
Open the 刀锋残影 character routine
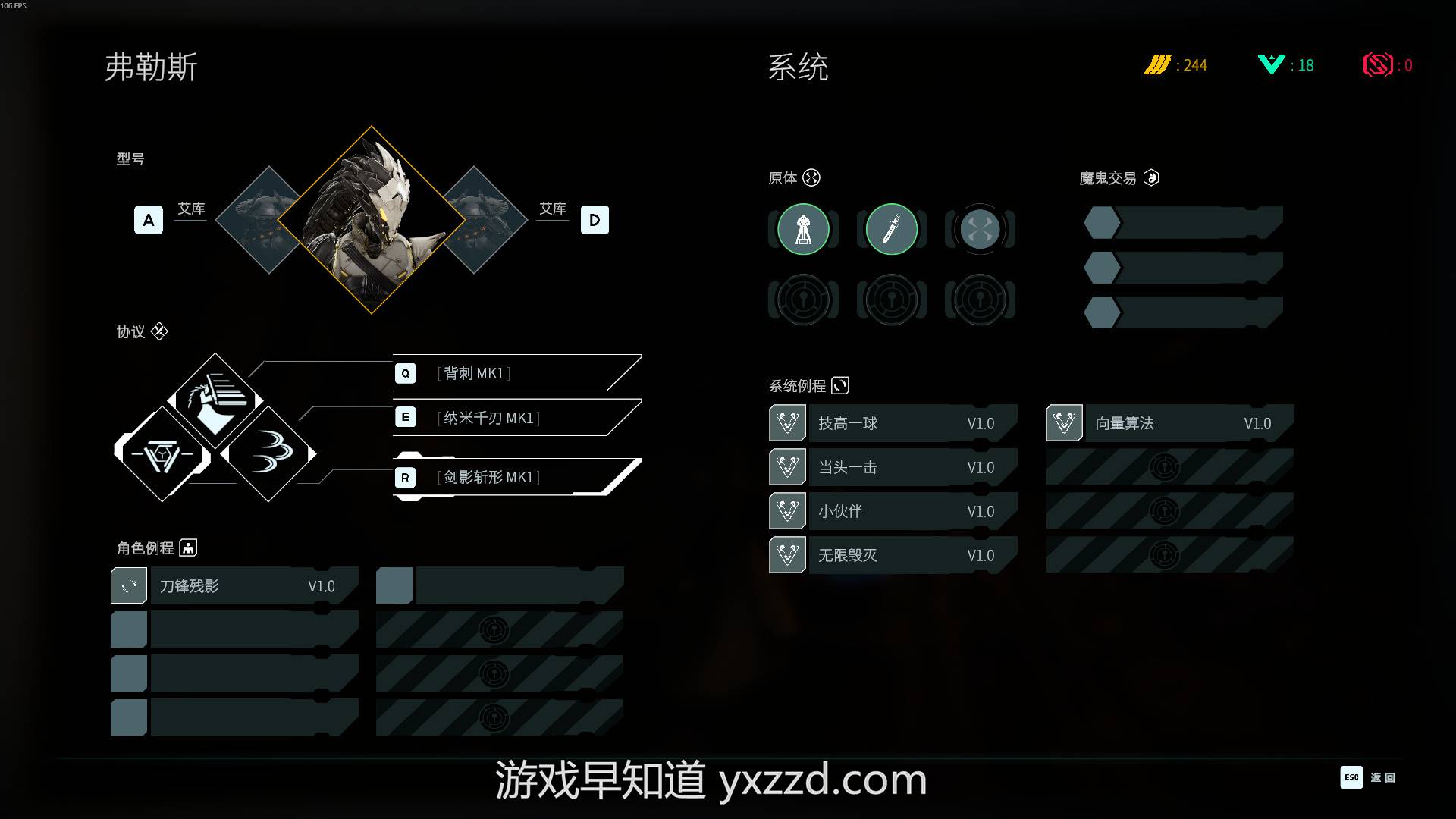235,586
